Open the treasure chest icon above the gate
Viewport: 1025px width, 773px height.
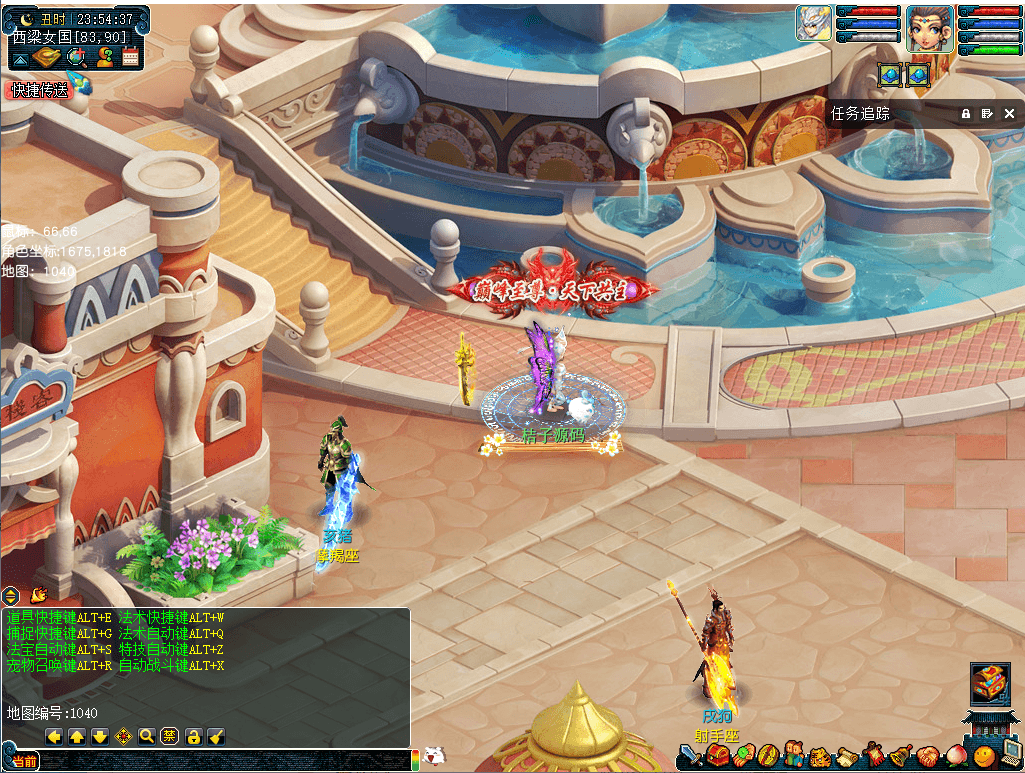tap(989, 683)
